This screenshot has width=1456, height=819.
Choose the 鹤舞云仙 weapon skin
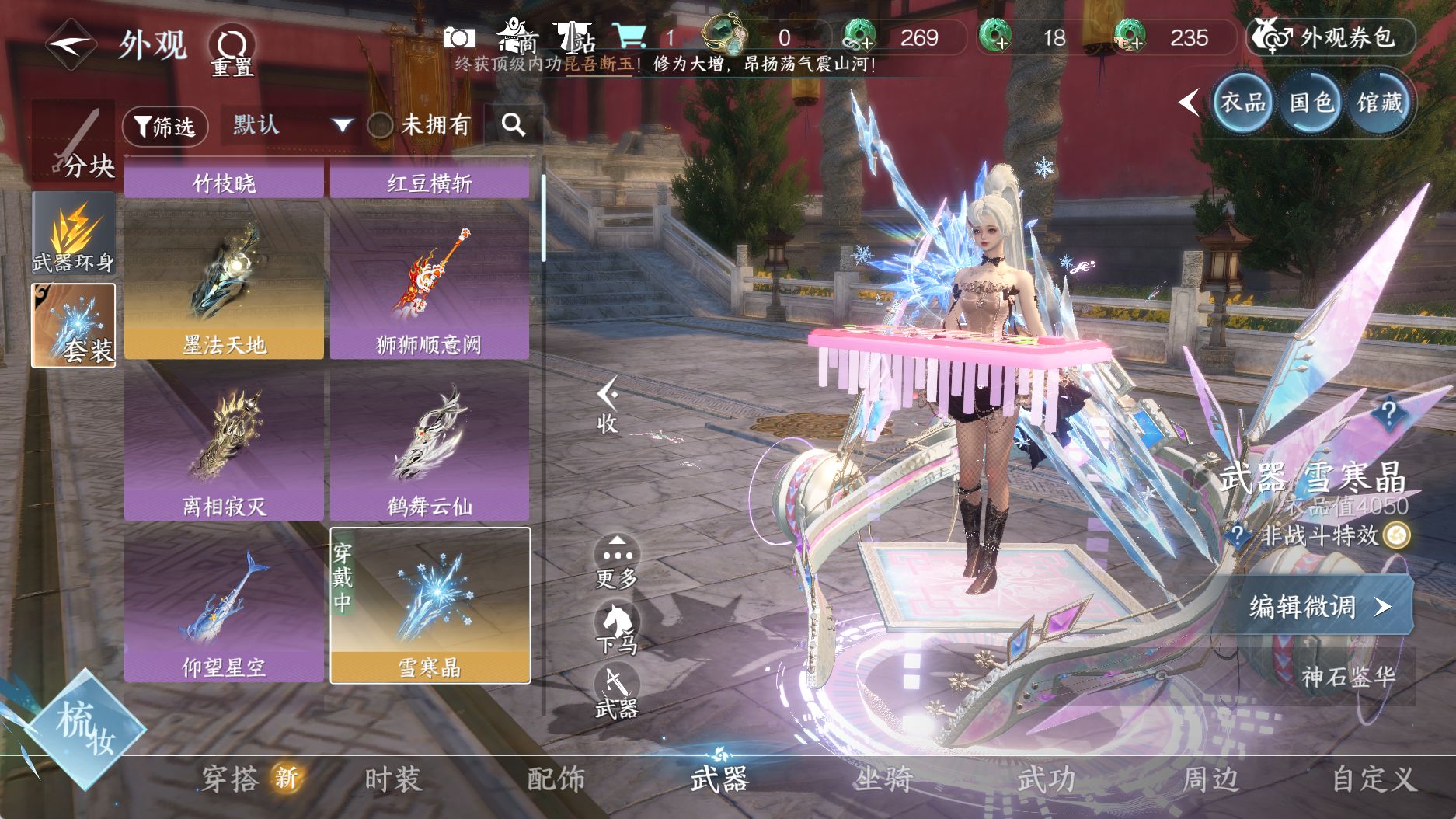point(430,444)
